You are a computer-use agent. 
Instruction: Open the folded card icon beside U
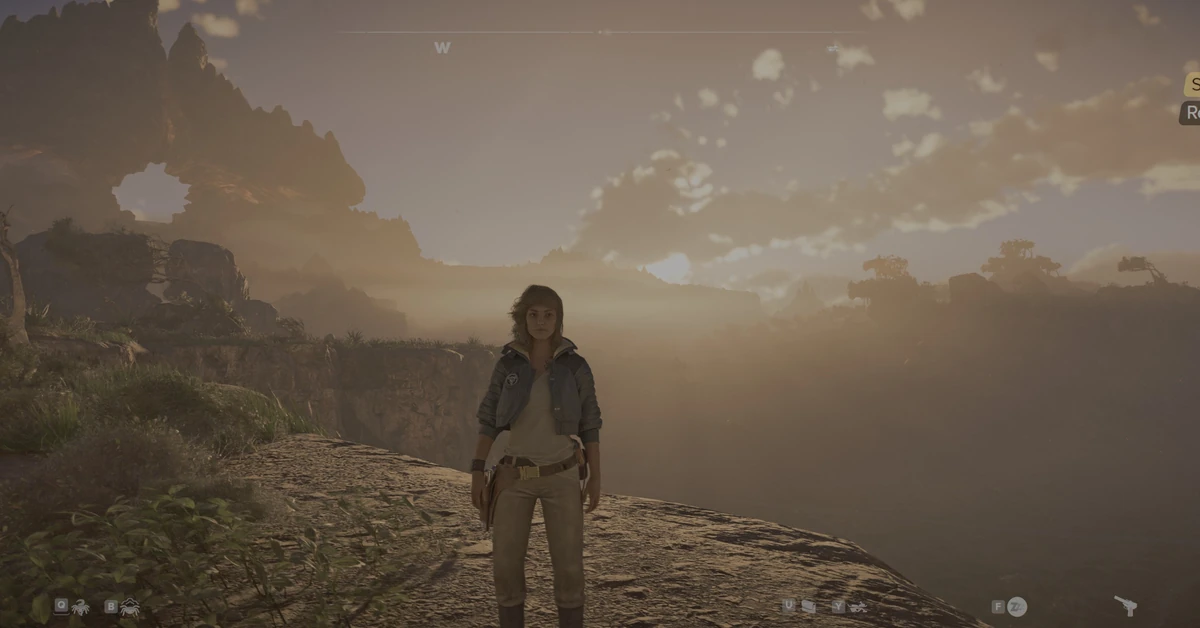(x=808, y=606)
